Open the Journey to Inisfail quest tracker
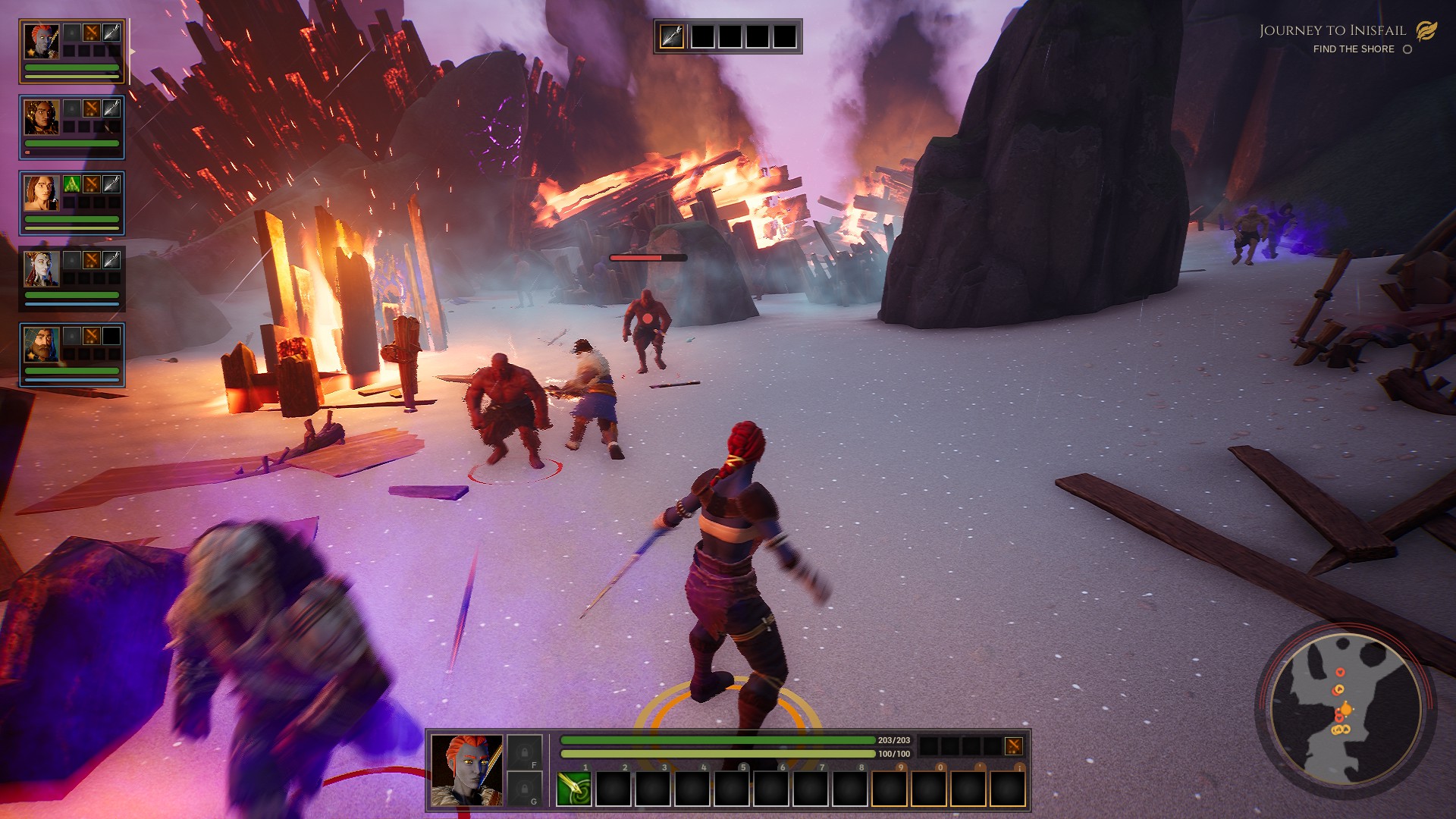Screen dimensions: 1456x819 coord(1332,30)
